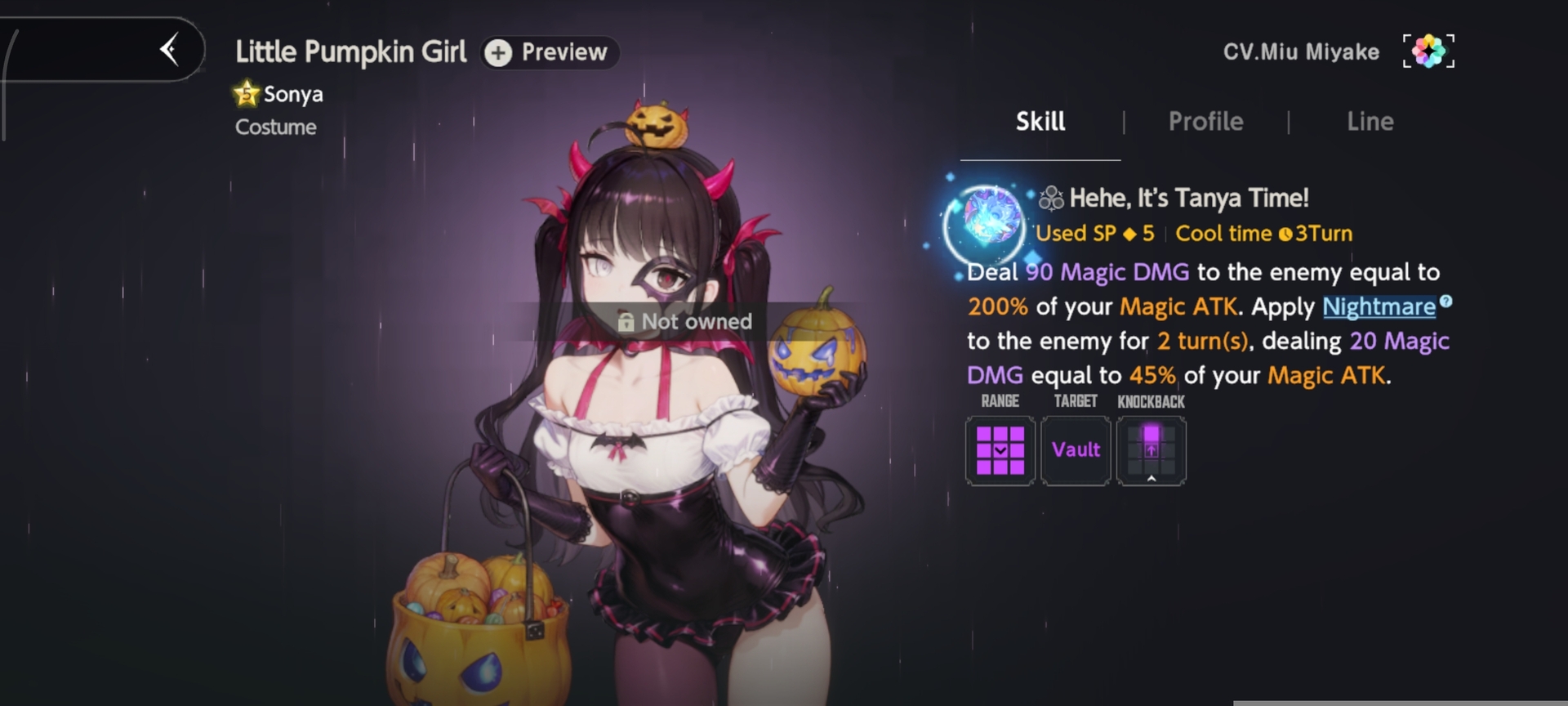The height and width of the screenshot is (706, 1568).
Task: Switch to the Profile tab
Action: click(x=1205, y=122)
